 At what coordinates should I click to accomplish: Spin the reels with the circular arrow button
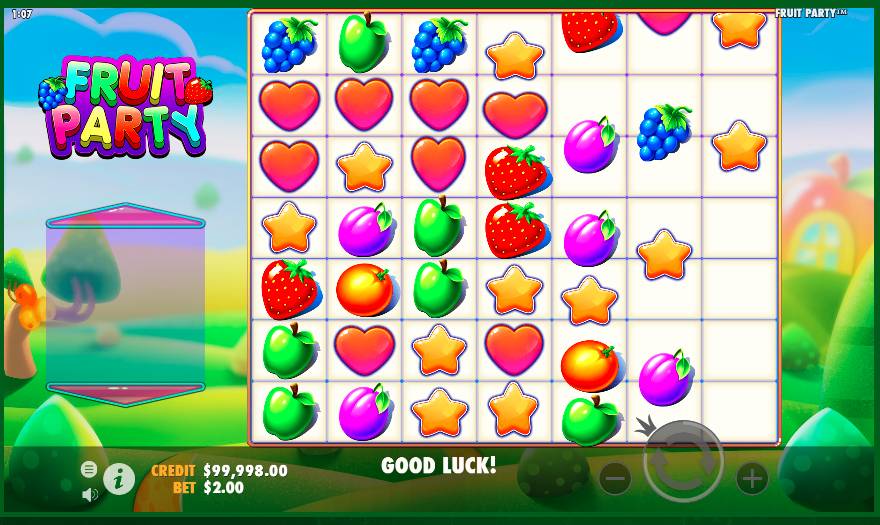click(683, 461)
